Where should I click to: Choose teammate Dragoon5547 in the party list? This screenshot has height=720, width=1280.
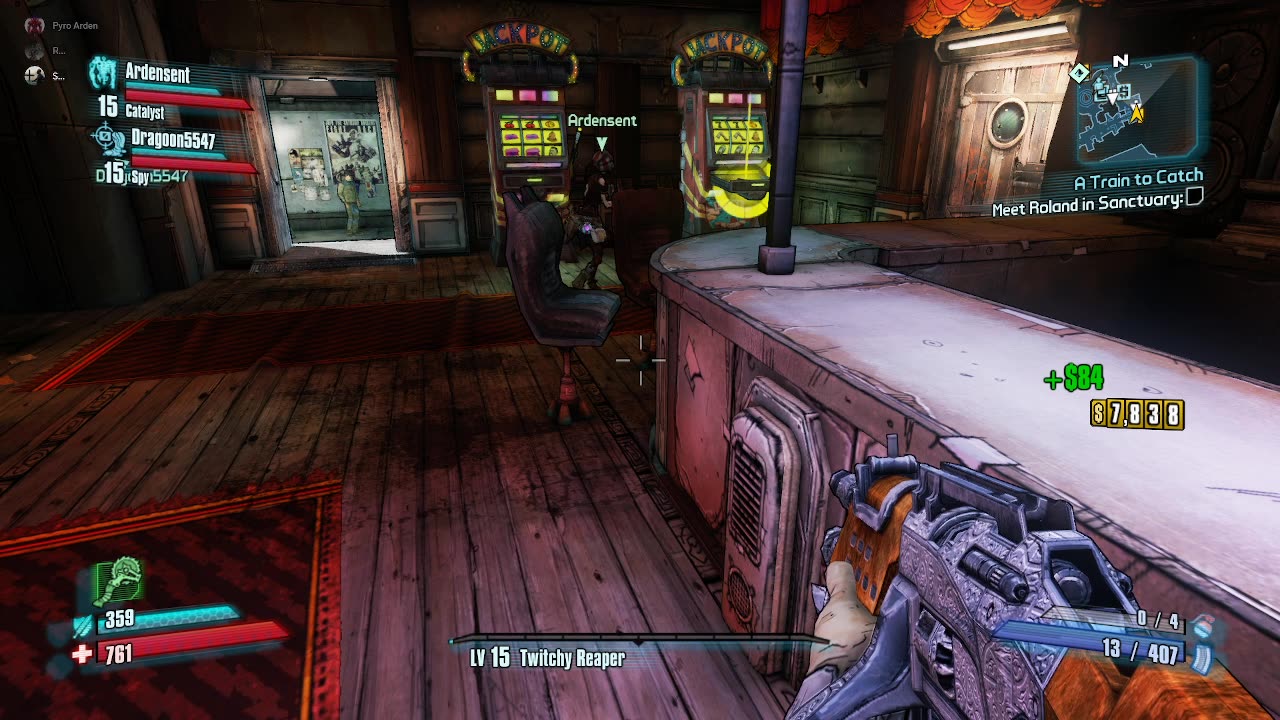(173, 140)
